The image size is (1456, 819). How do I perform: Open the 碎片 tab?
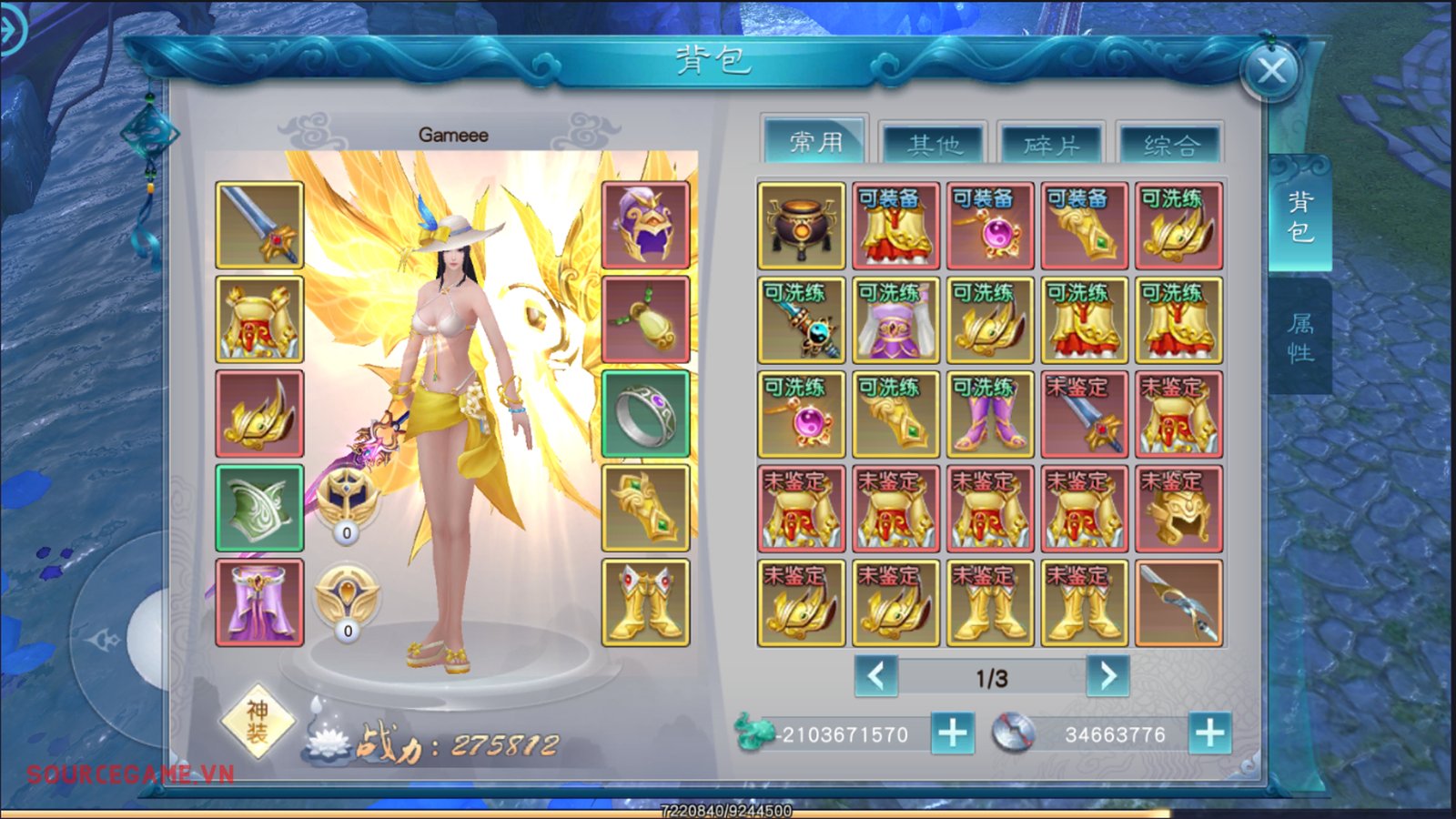[1052, 145]
